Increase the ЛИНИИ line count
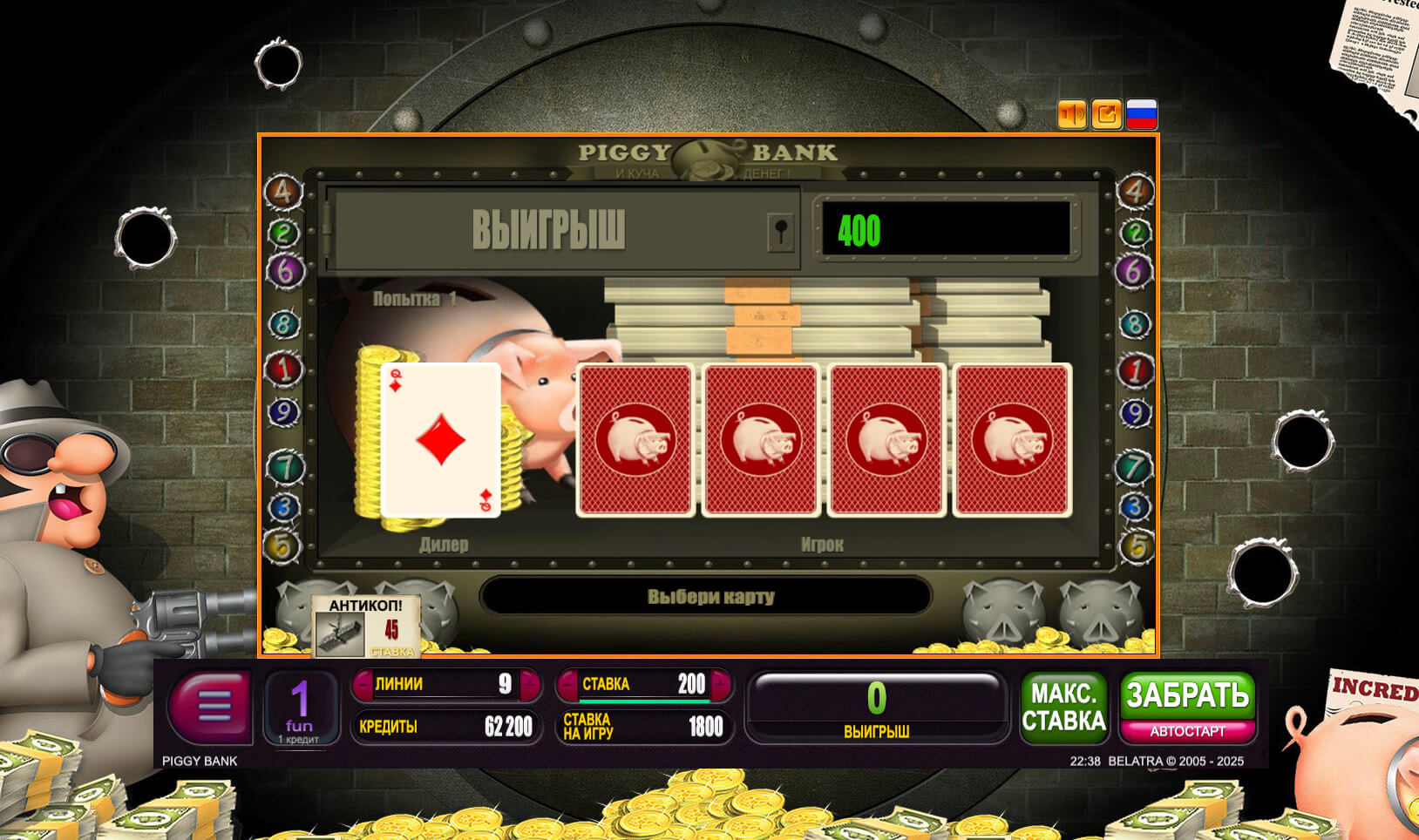The image size is (1419, 840). click(529, 685)
